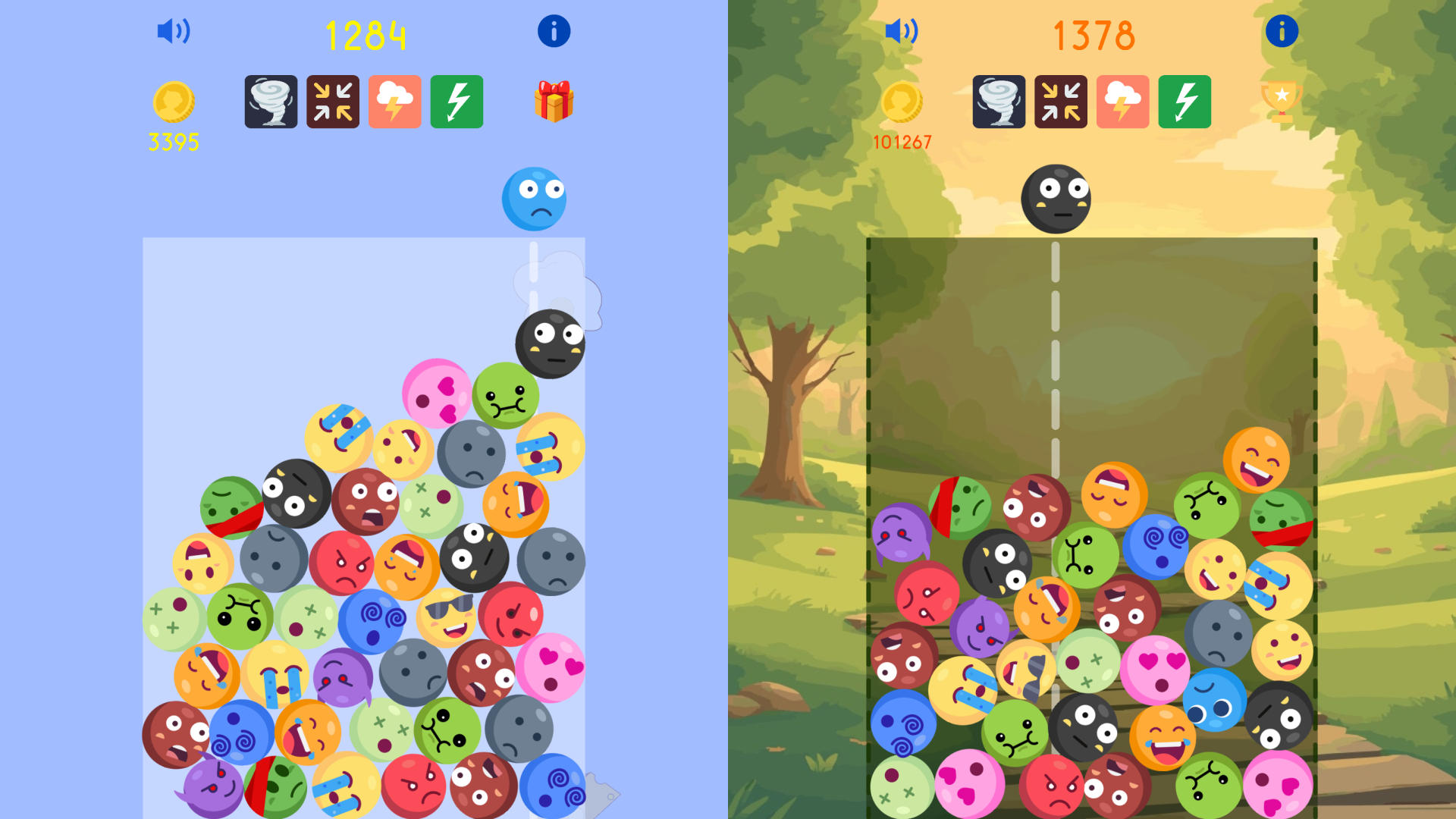Trigger the thunderstorm power-up on the right
Screen dimensions: 1456x819
pyautogui.click(x=1122, y=102)
